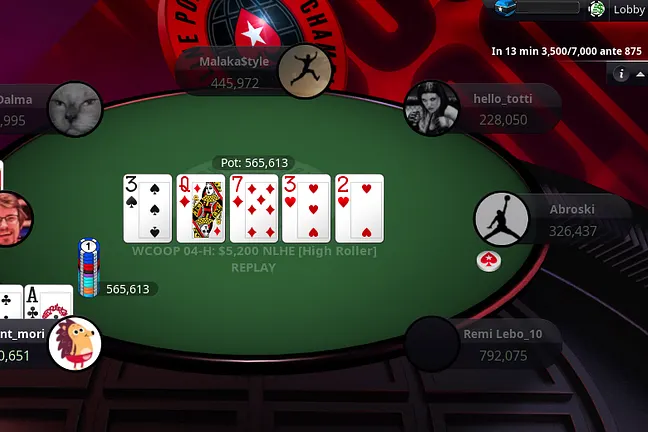Click the hedgehog avatar player seat

pos(75,344)
